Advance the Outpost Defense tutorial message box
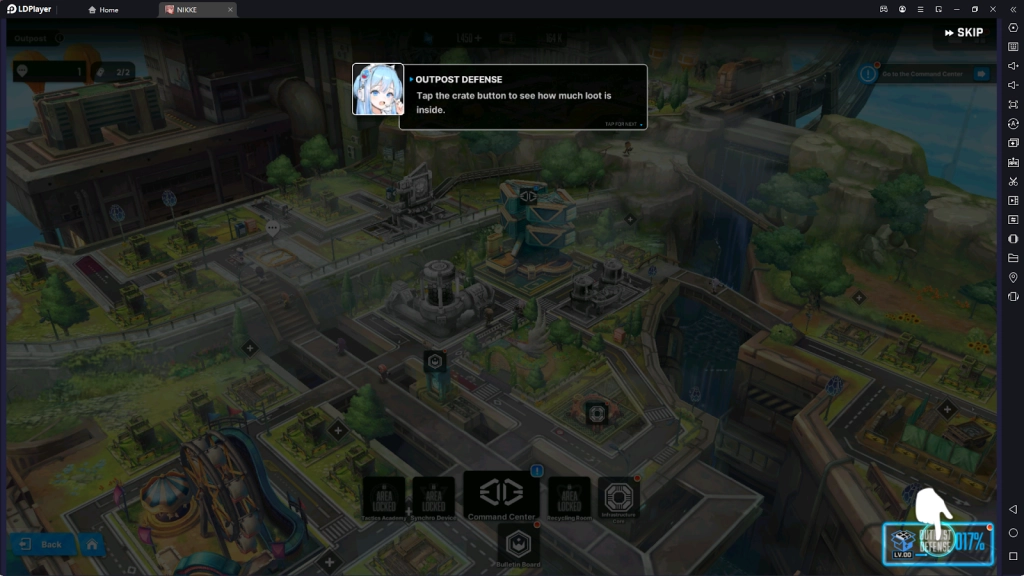 pyautogui.click(x=523, y=97)
